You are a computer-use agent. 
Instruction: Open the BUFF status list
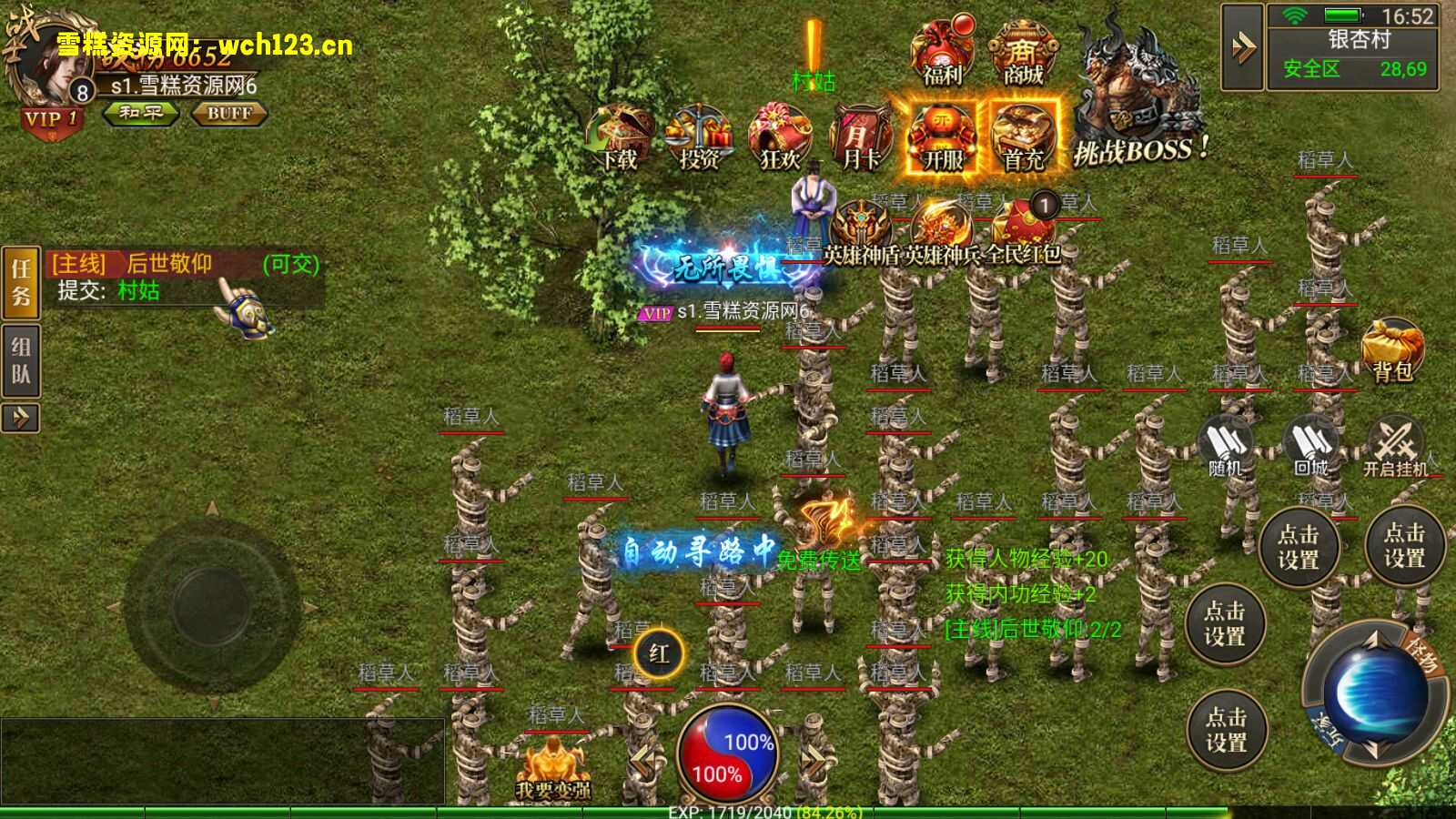point(228,113)
